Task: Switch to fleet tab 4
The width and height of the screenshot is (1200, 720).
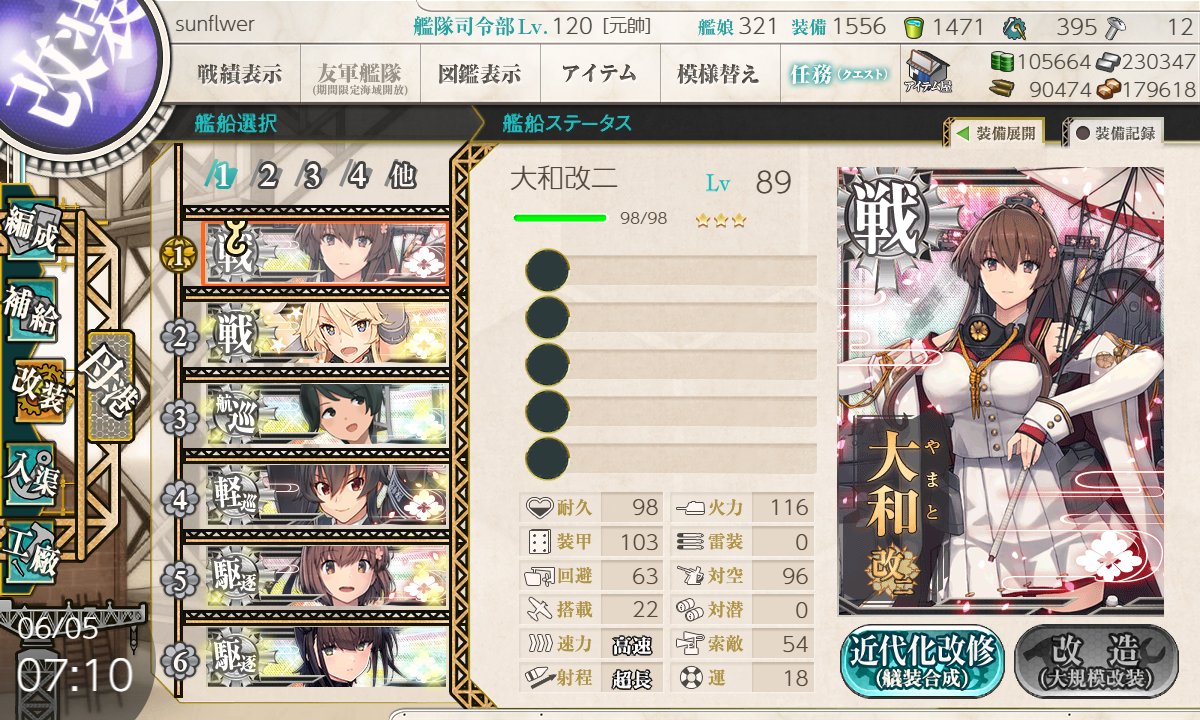Action: 357,176
